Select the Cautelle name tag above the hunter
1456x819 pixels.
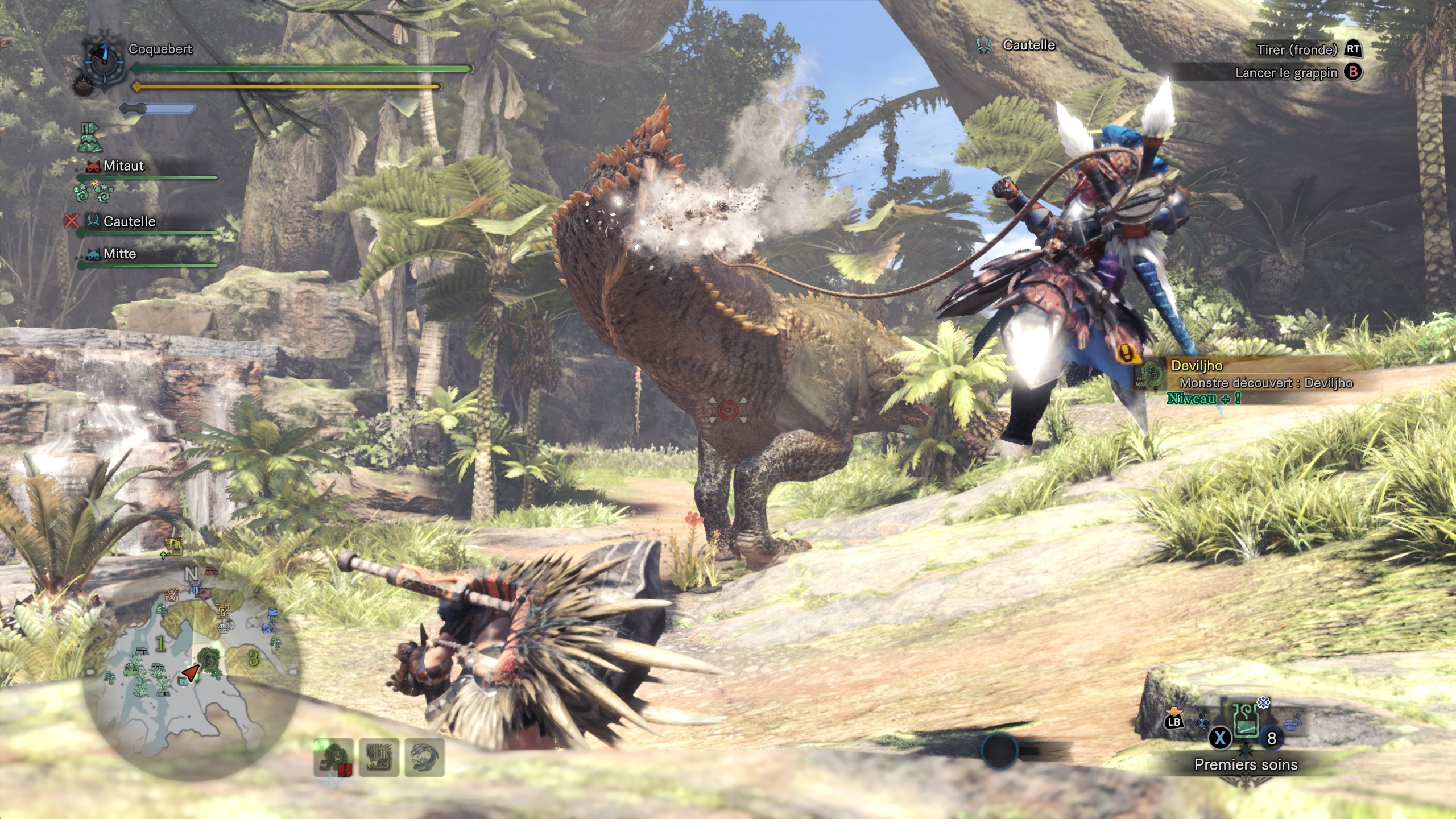pyautogui.click(x=1028, y=45)
